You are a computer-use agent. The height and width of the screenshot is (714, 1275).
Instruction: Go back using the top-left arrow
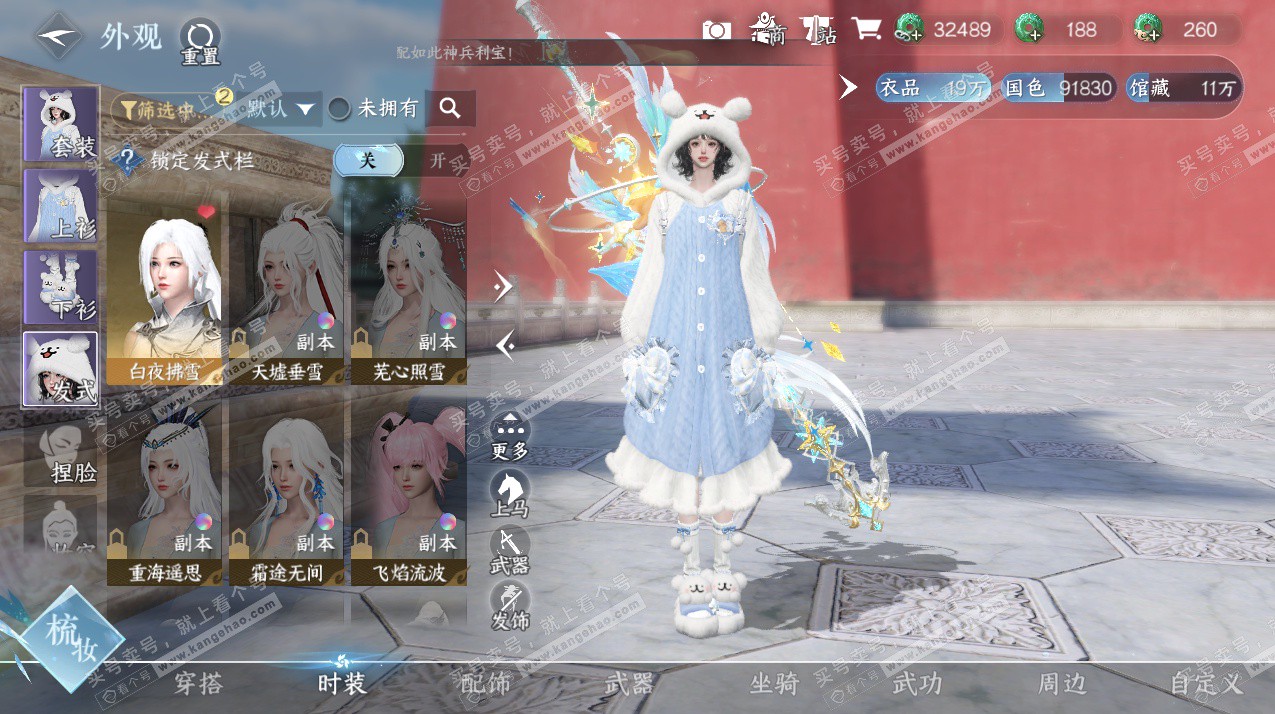tap(57, 36)
